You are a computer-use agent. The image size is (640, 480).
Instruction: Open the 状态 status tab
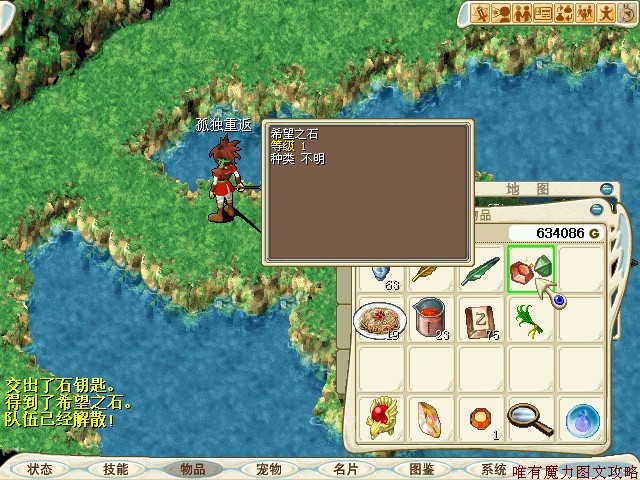click(x=40, y=468)
